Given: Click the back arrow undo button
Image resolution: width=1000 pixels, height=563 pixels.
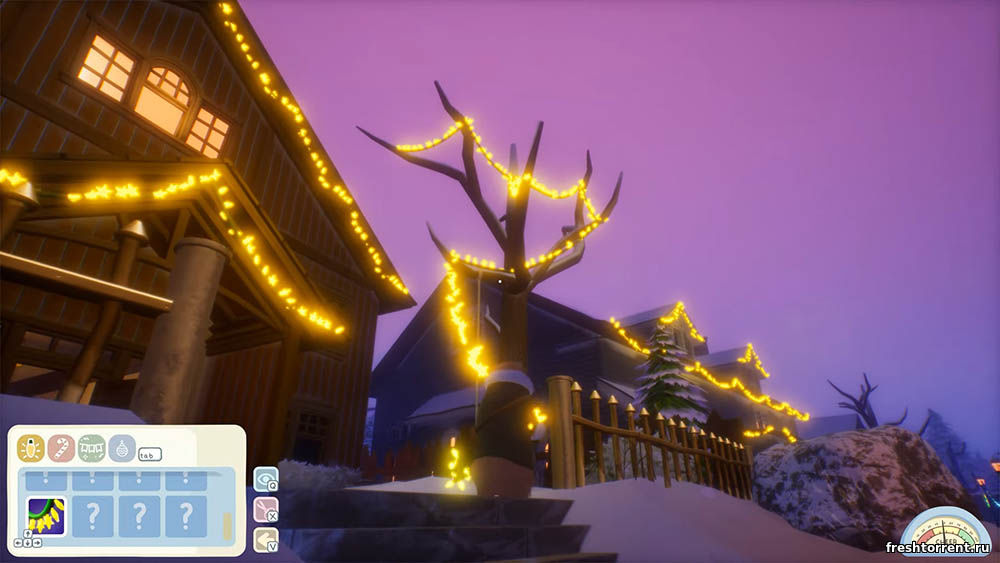Looking at the screenshot, I should (x=265, y=540).
